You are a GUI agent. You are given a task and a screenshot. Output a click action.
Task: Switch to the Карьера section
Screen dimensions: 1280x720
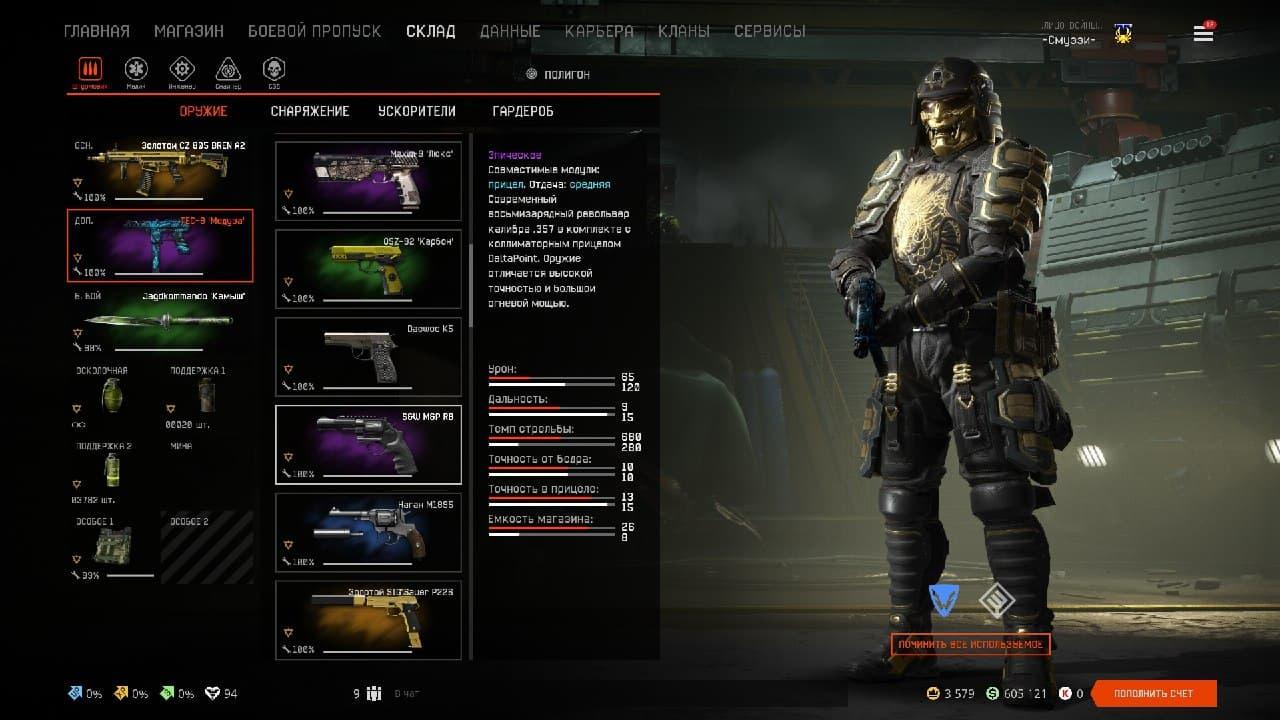point(598,31)
